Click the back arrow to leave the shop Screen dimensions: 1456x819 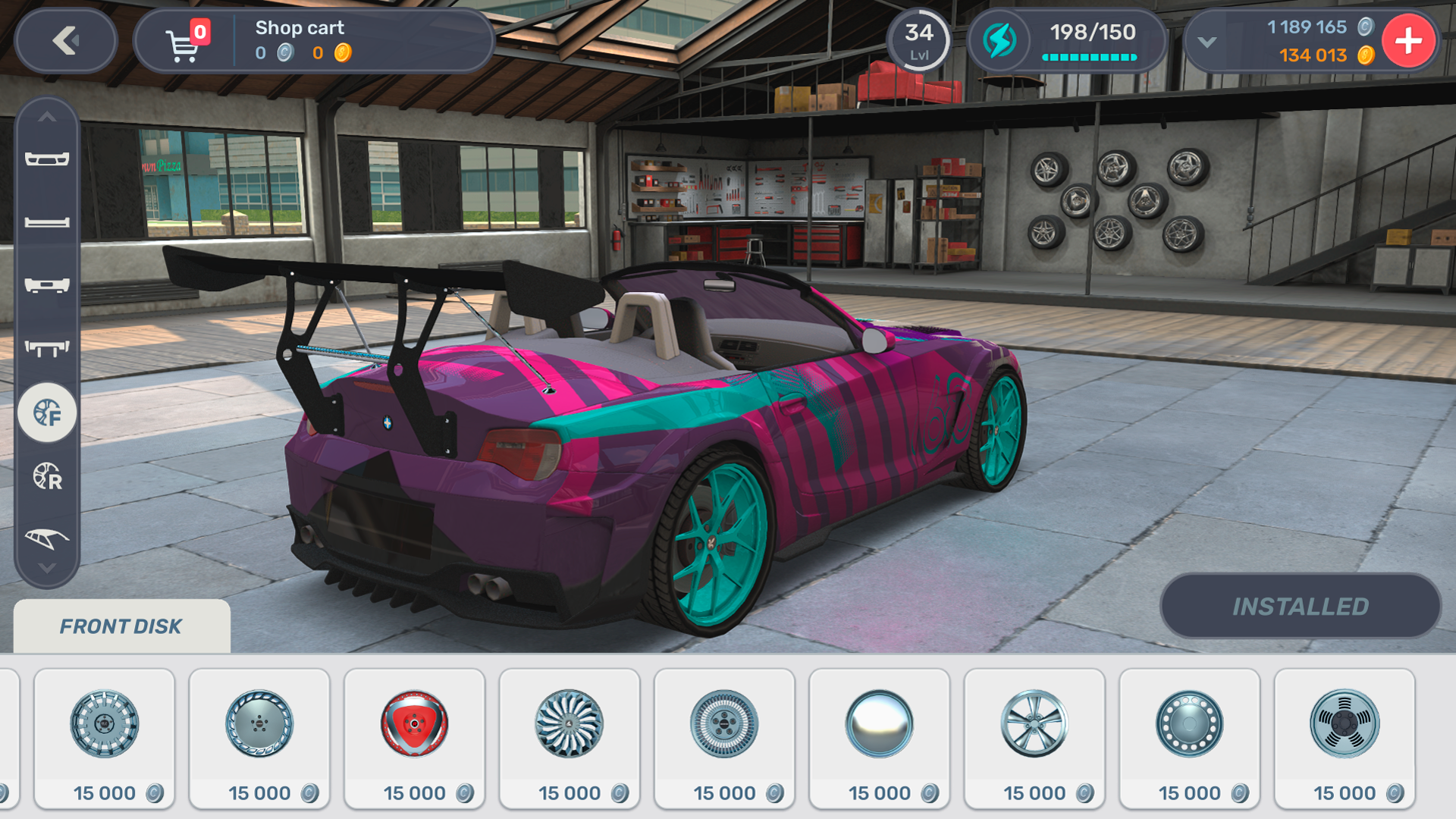(x=65, y=42)
